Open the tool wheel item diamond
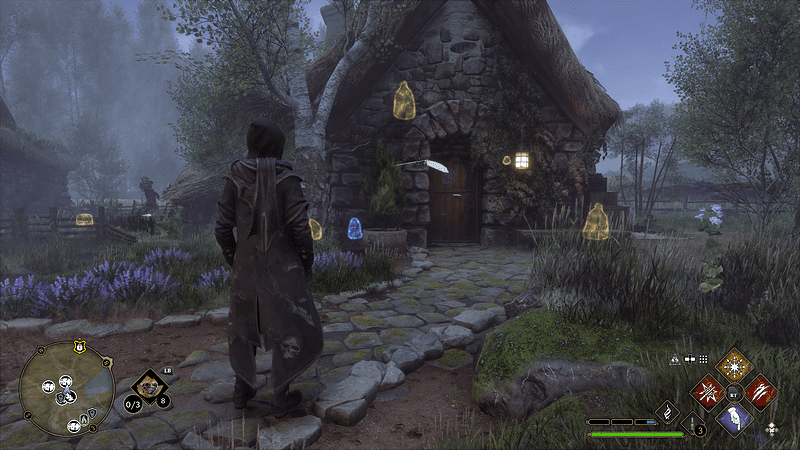The image size is (800, 450). point(149,386)
